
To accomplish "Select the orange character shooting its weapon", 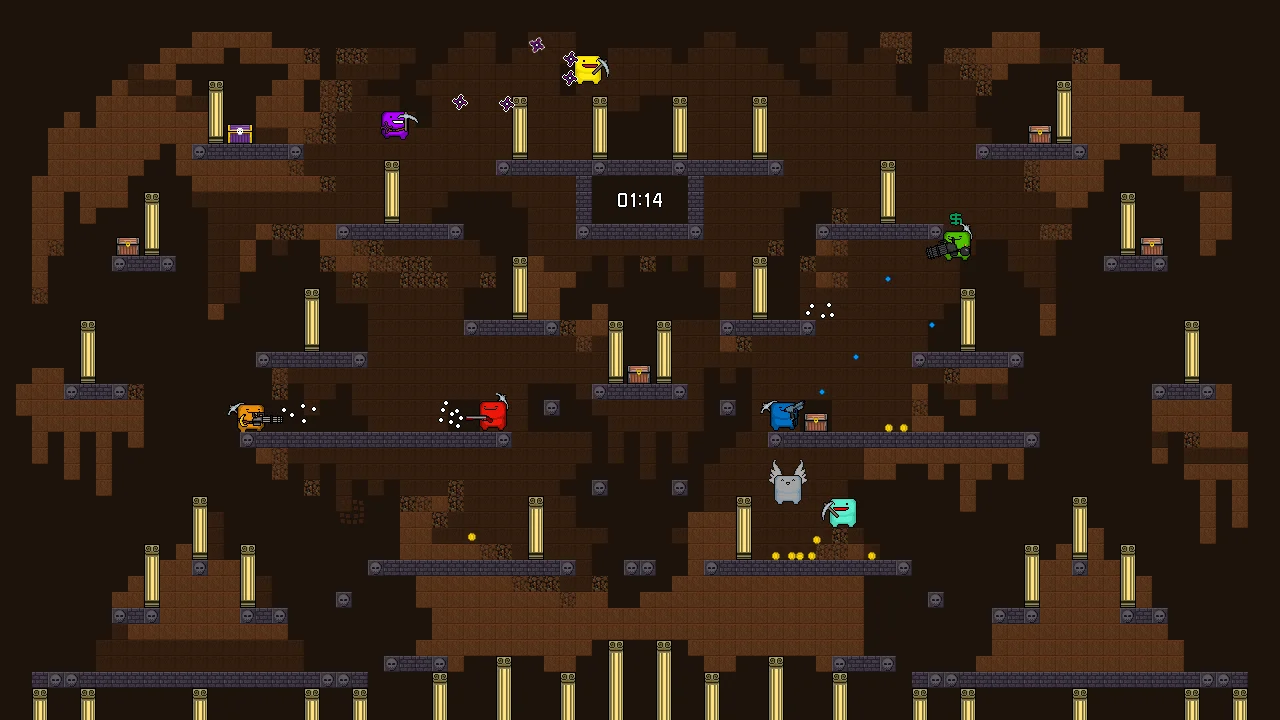I will (x=250, y=416).
